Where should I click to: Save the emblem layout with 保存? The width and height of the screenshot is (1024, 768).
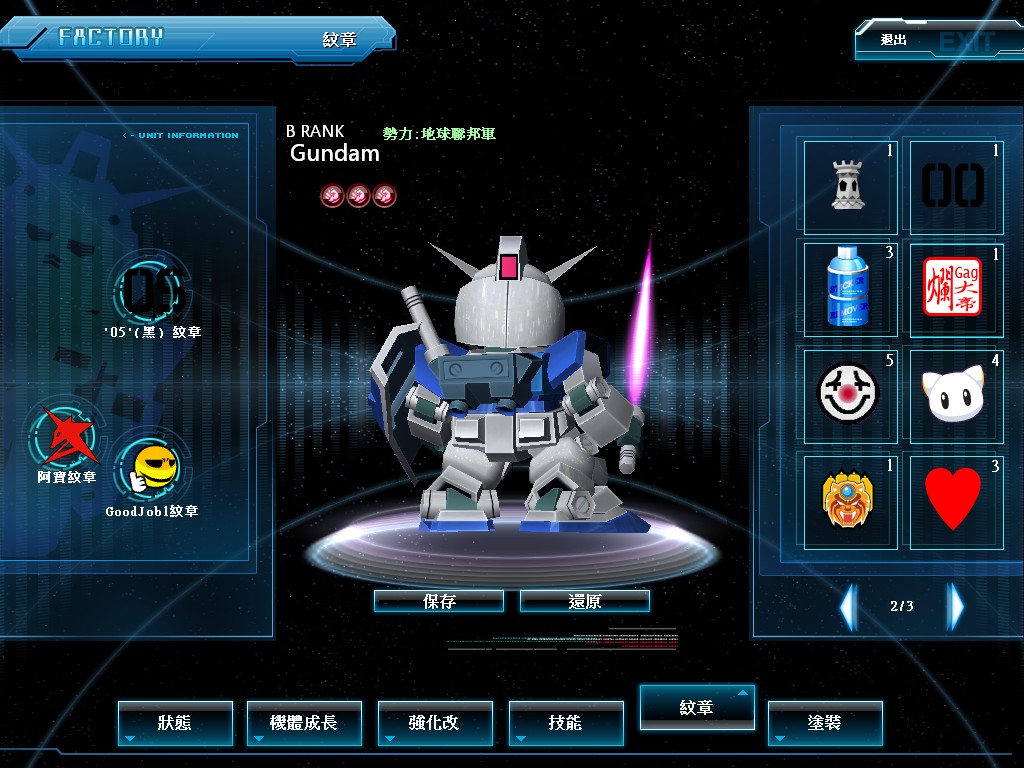point(439,601)
